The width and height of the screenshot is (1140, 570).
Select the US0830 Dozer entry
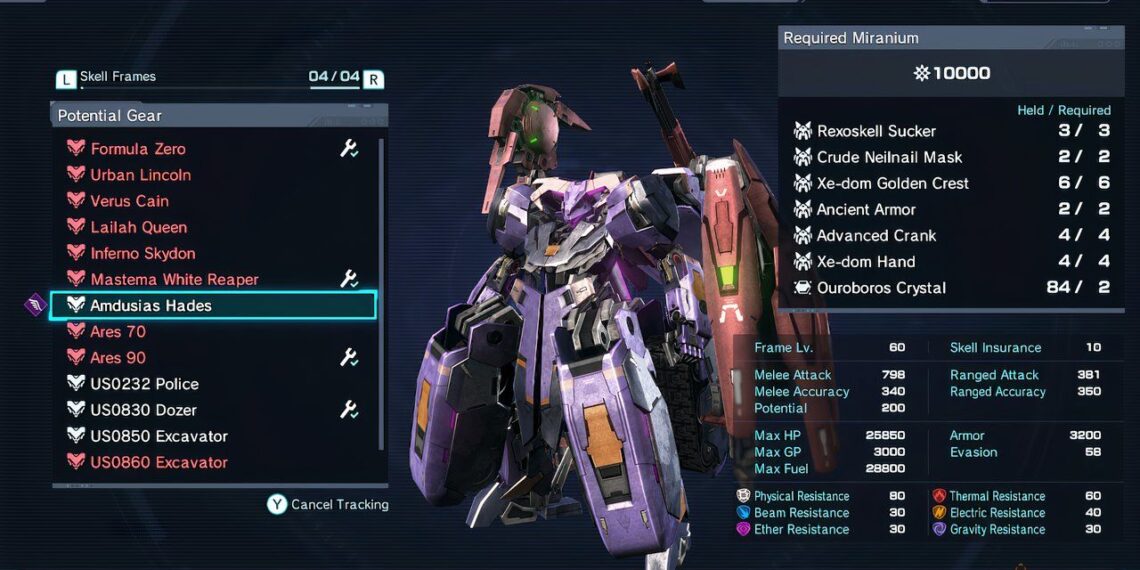click(143, 410)
